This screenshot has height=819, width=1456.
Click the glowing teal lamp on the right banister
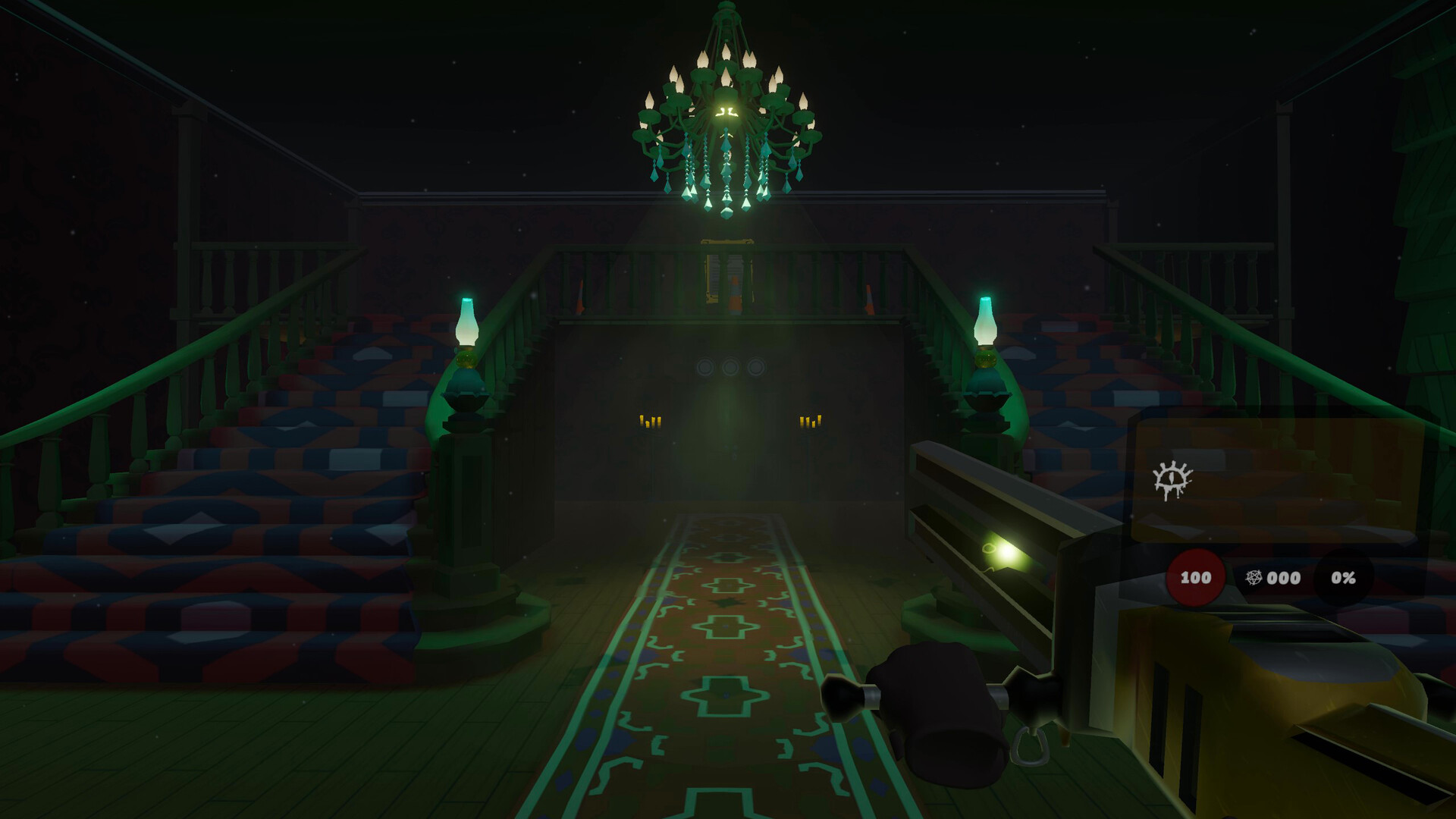click(x=986, y=326)
